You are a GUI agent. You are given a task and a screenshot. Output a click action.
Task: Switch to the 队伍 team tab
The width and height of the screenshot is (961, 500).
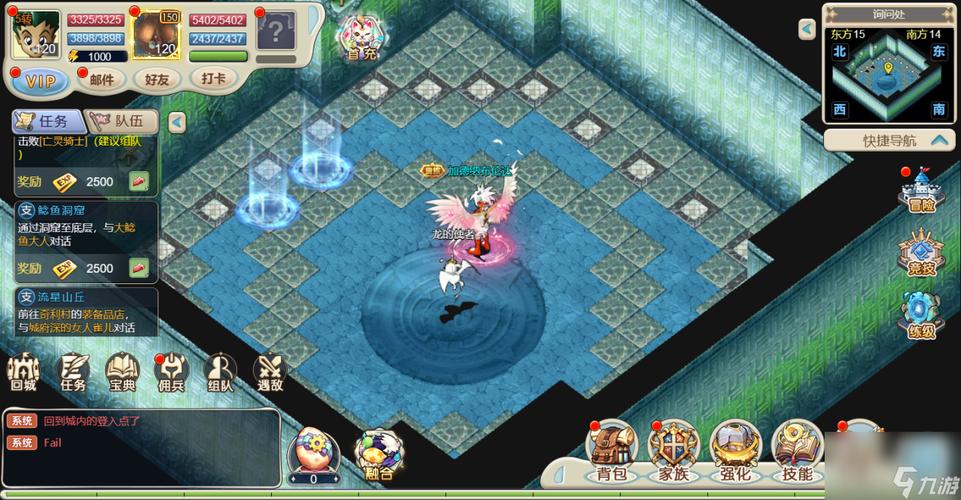(125, 121)
